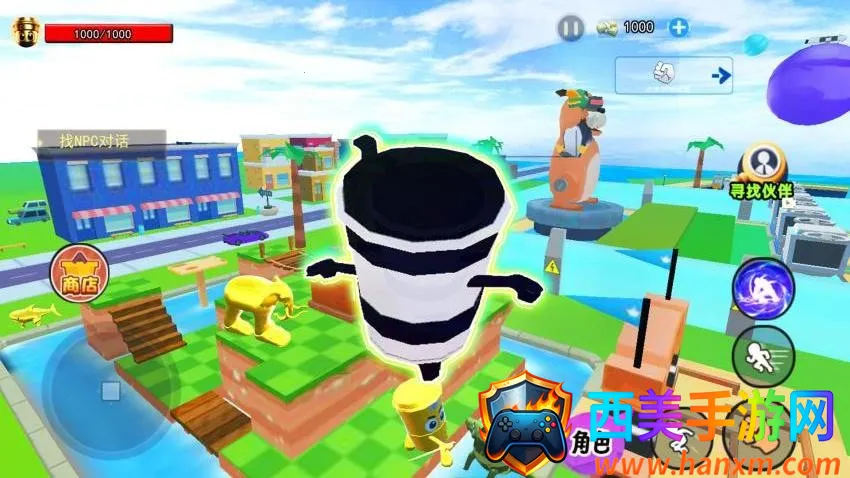Tap the virtual movement joystick

[111, 390]
